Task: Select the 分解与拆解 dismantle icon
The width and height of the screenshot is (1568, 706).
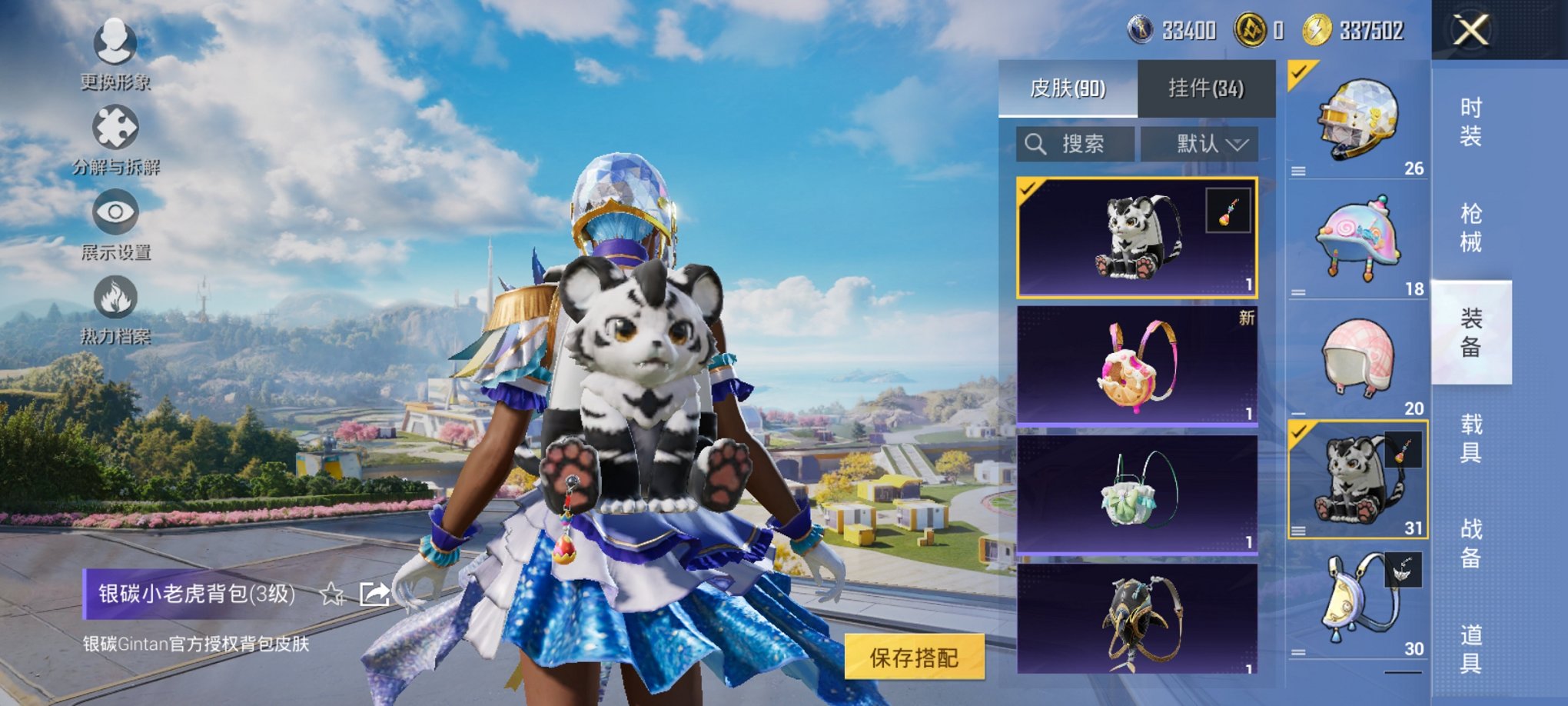Action: point(115,127)
